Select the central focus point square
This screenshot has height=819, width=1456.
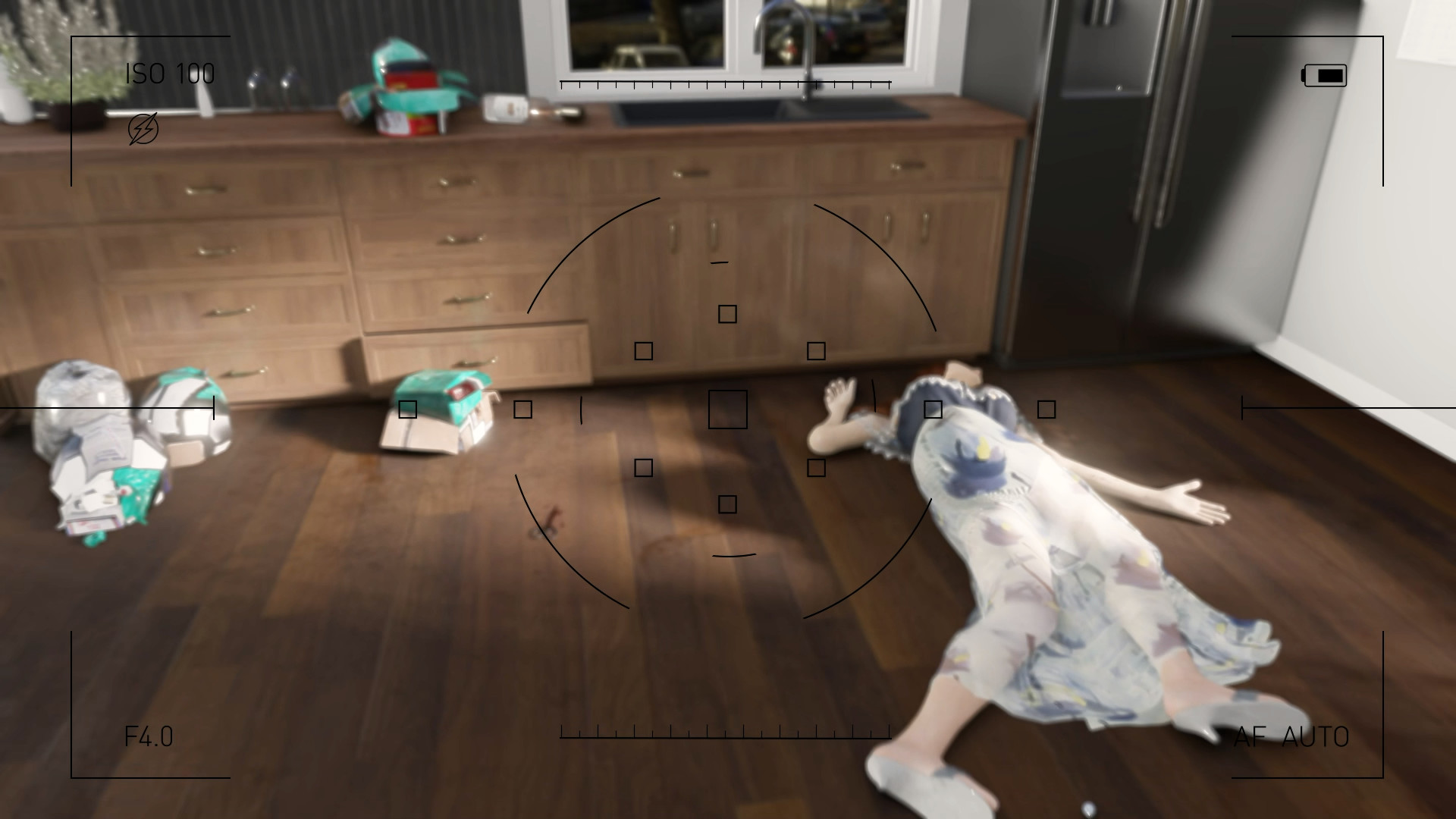tap(726, 409)
